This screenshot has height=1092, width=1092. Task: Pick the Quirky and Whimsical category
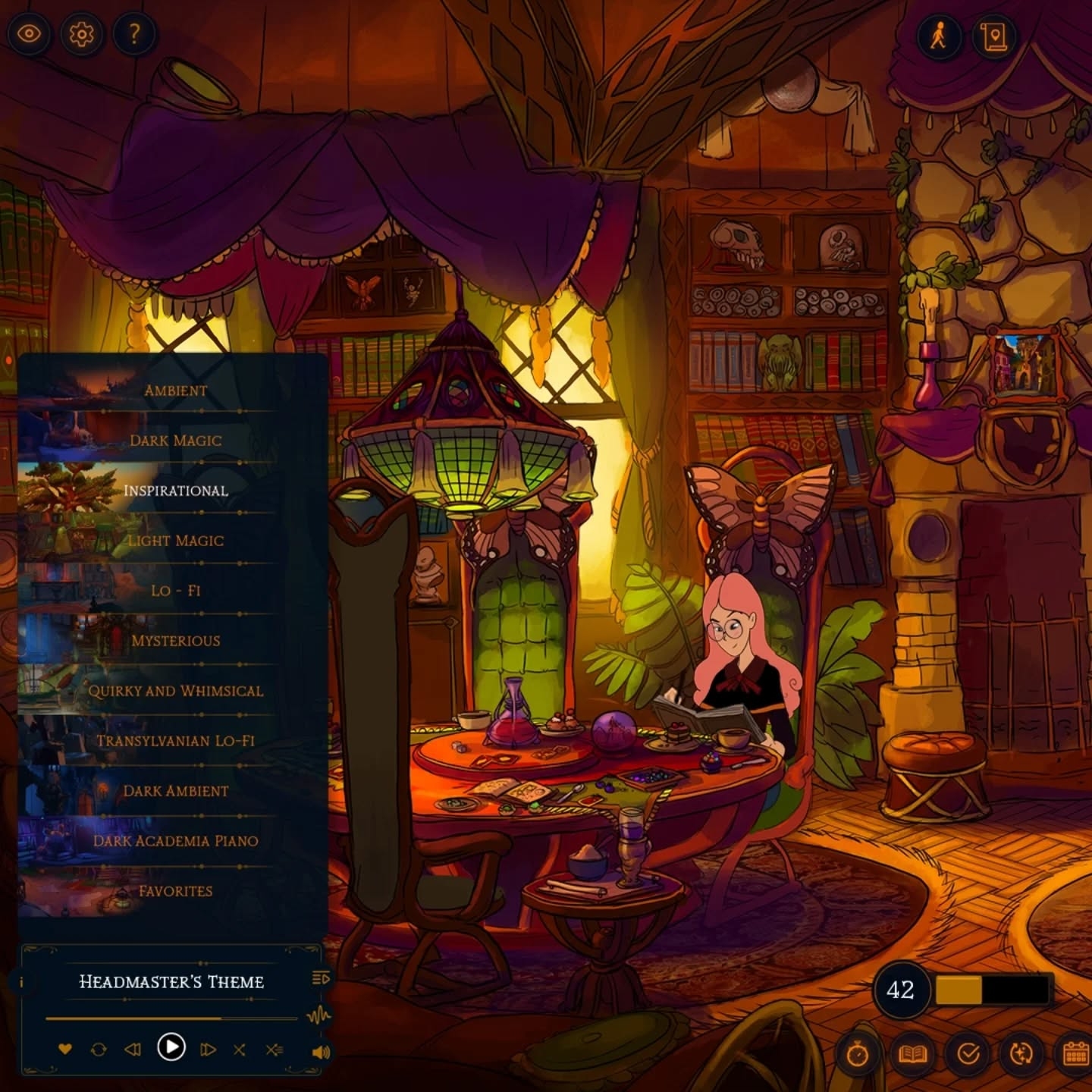[175, 691]
